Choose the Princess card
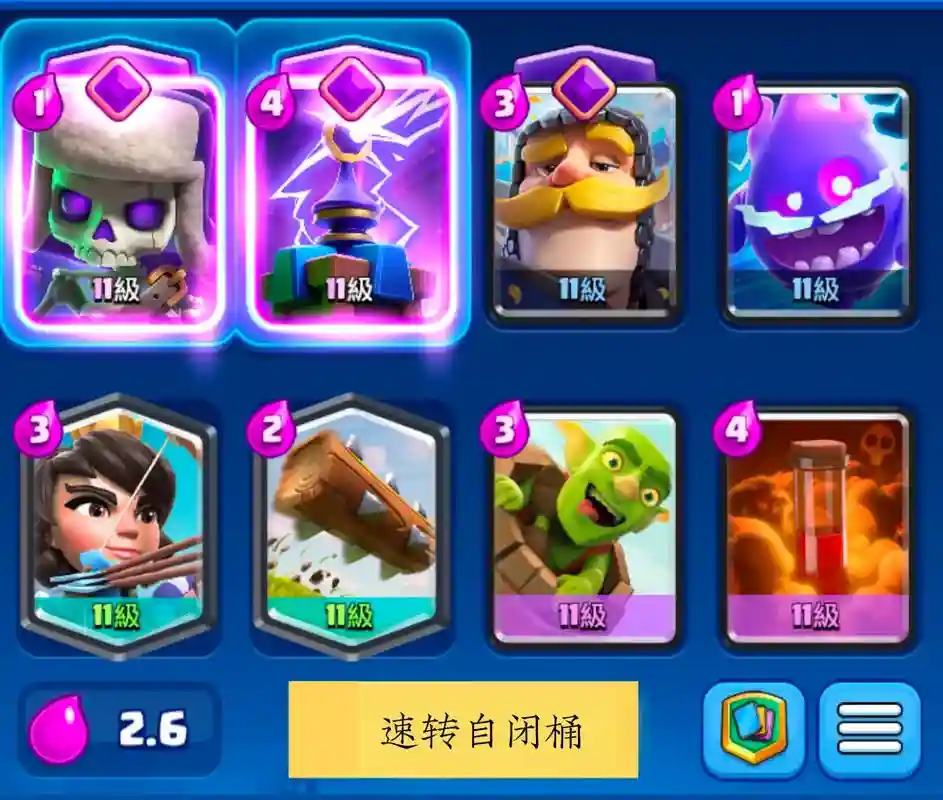 pyautogui.click(x=120, y=525)
